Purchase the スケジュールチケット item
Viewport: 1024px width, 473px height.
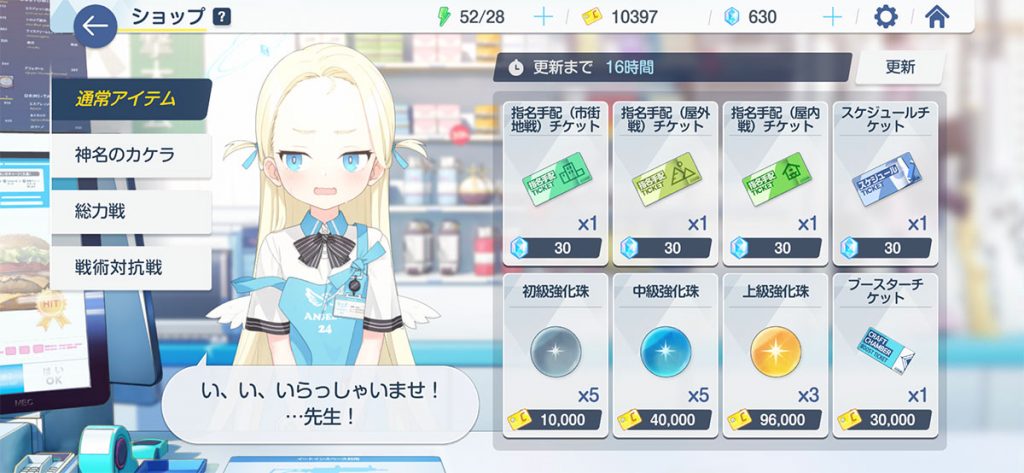(885, 181)
